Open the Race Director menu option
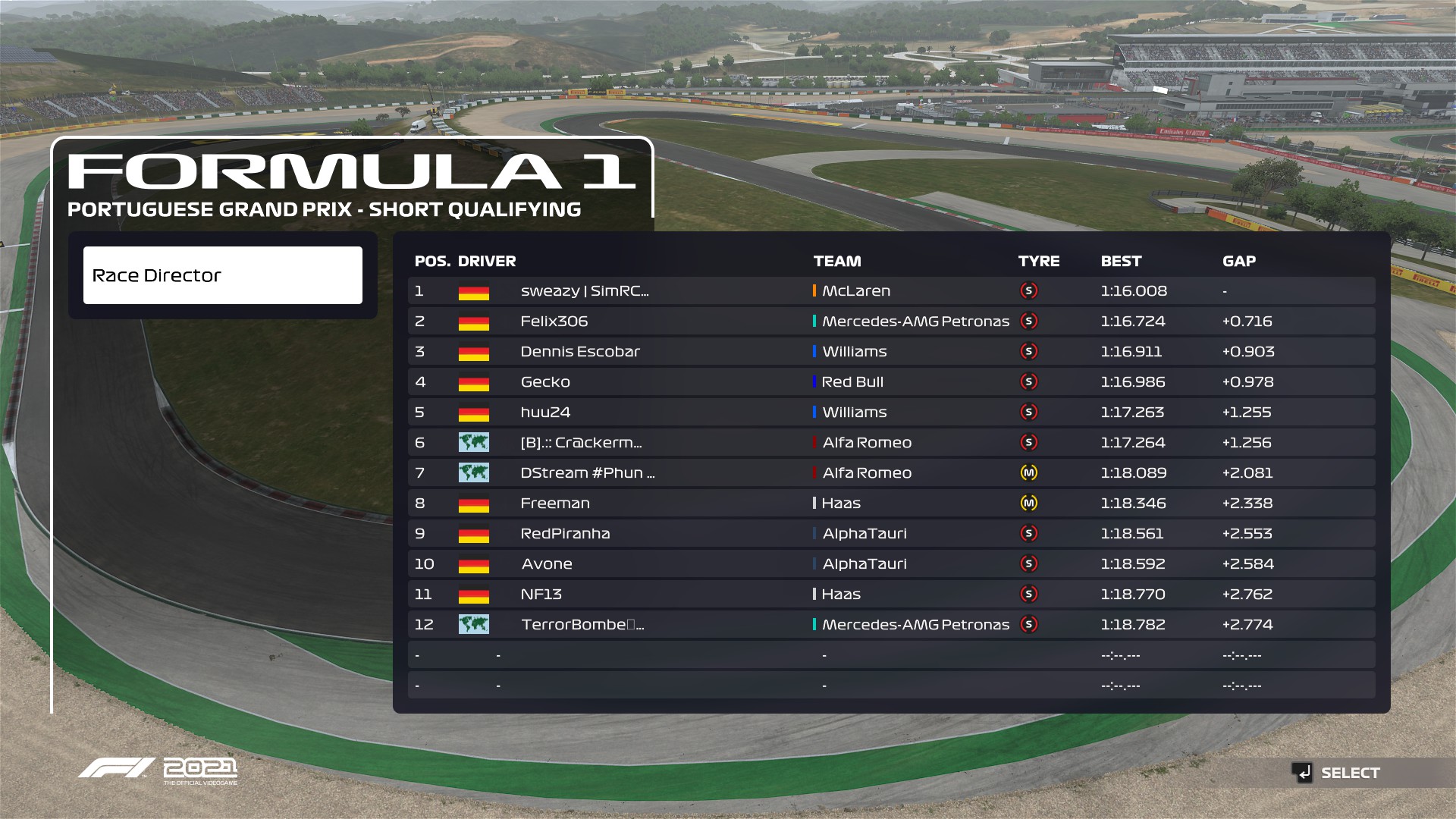 222,275
